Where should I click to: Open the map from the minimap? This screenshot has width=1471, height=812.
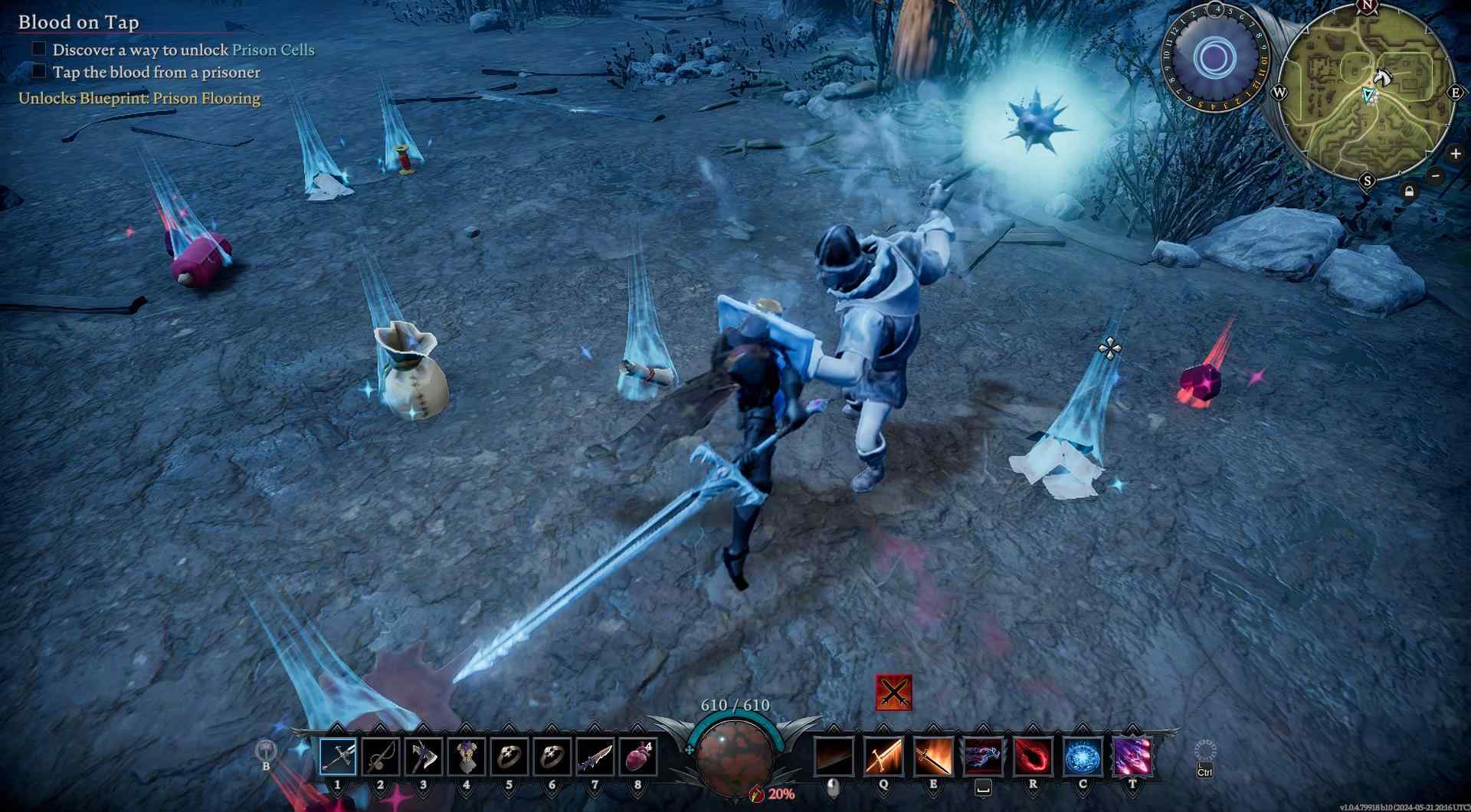coord(1367,93)
